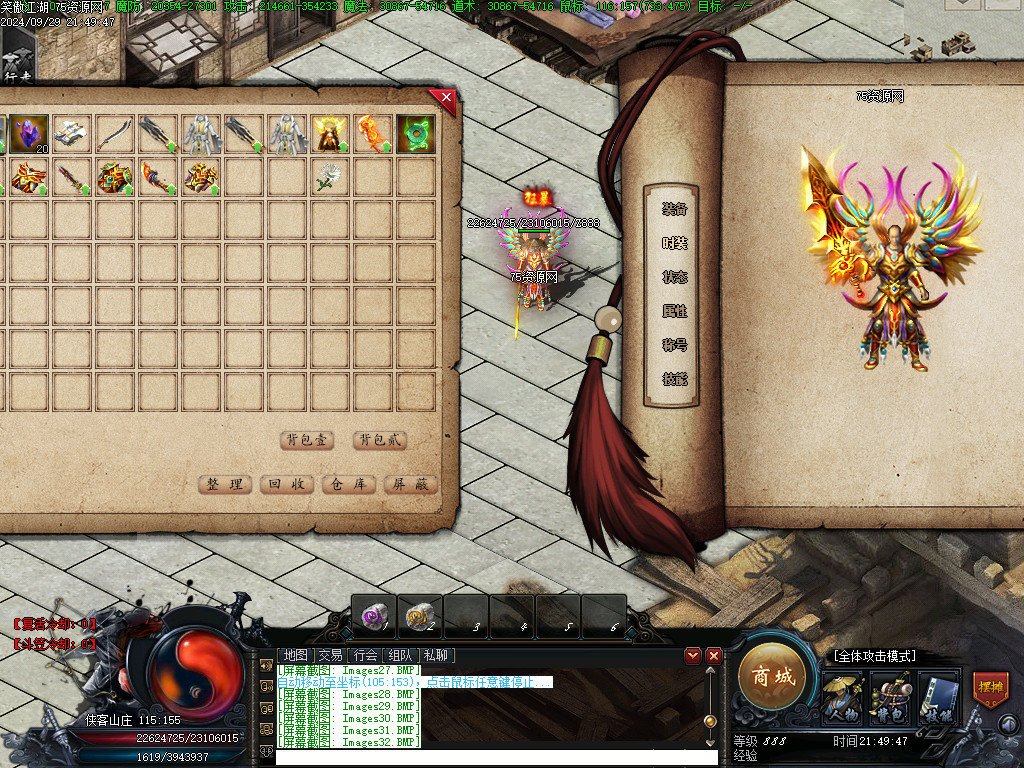Tidy the bag with 整理 button

point(225,484)
